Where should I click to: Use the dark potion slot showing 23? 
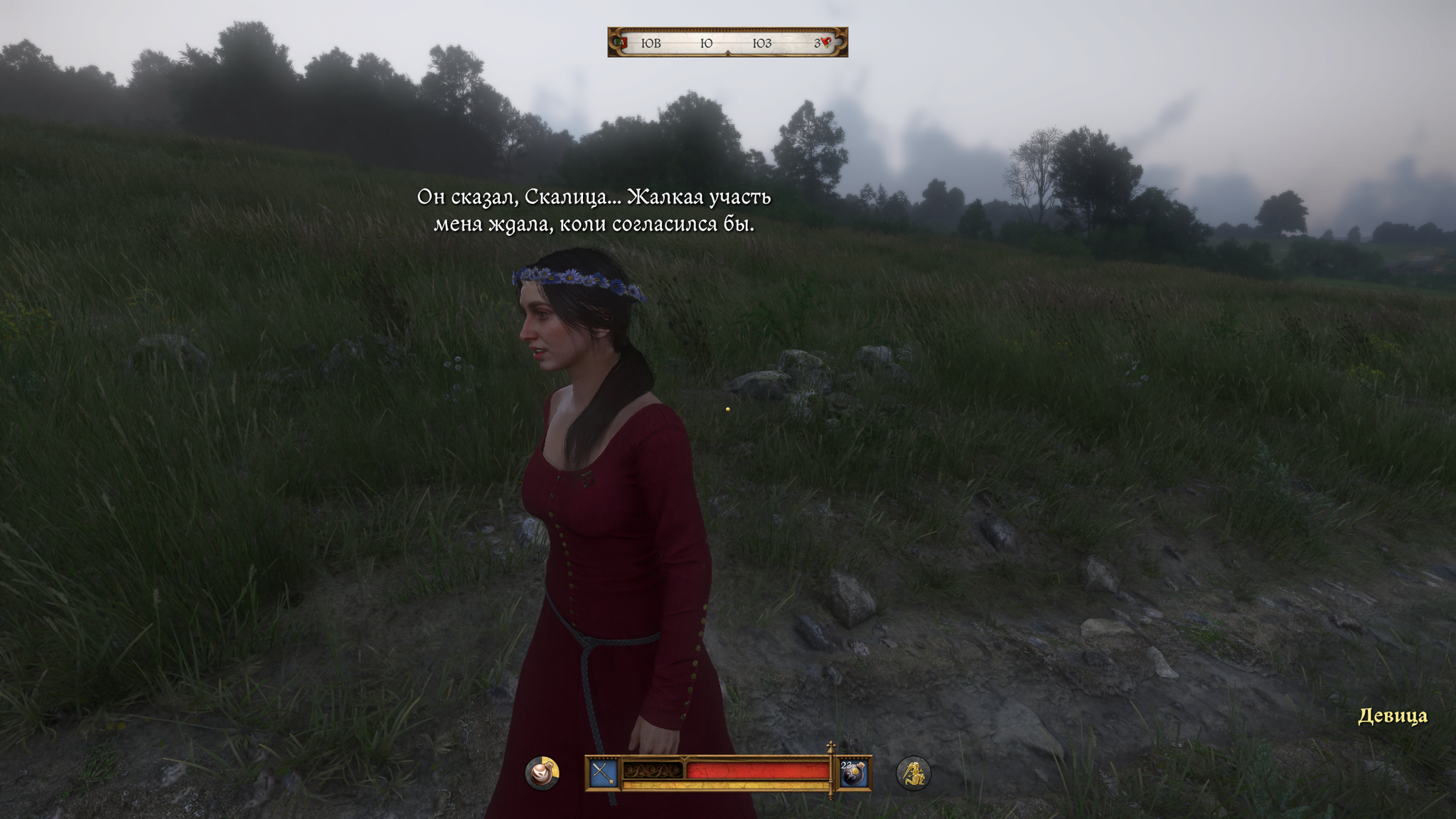[853, 773]
